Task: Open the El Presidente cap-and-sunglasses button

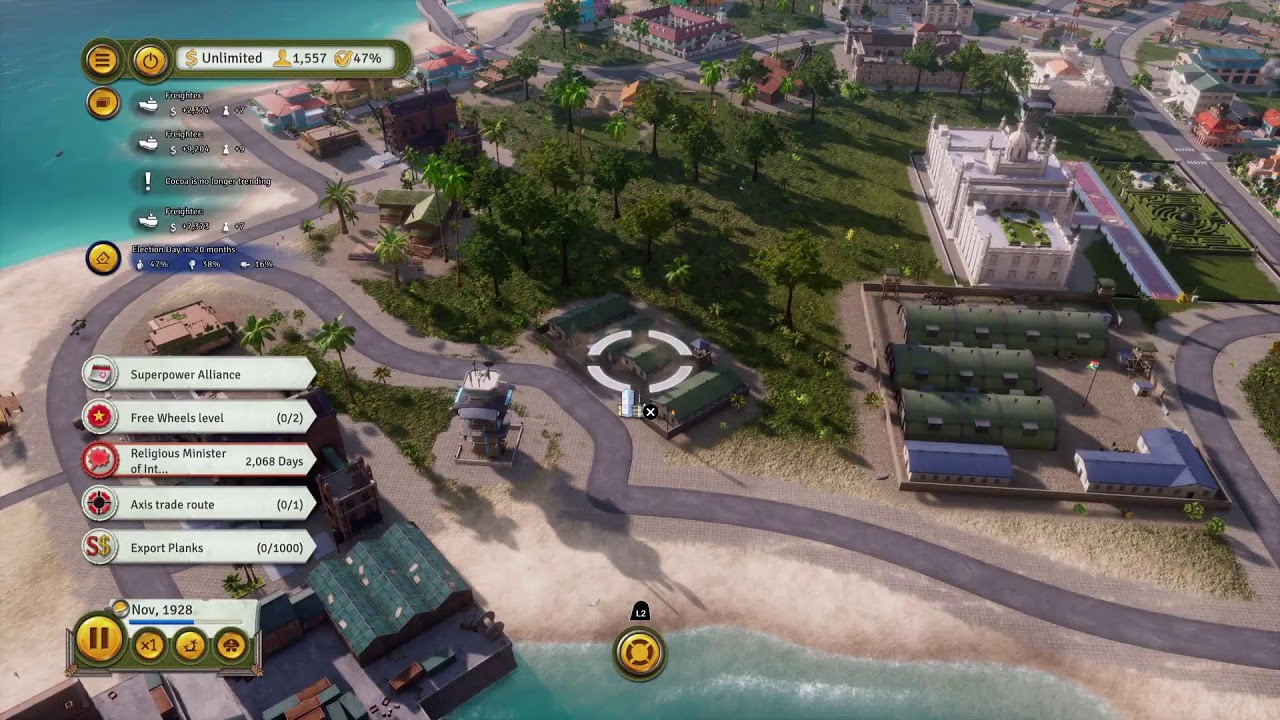Action: click(x=231, y=645)
